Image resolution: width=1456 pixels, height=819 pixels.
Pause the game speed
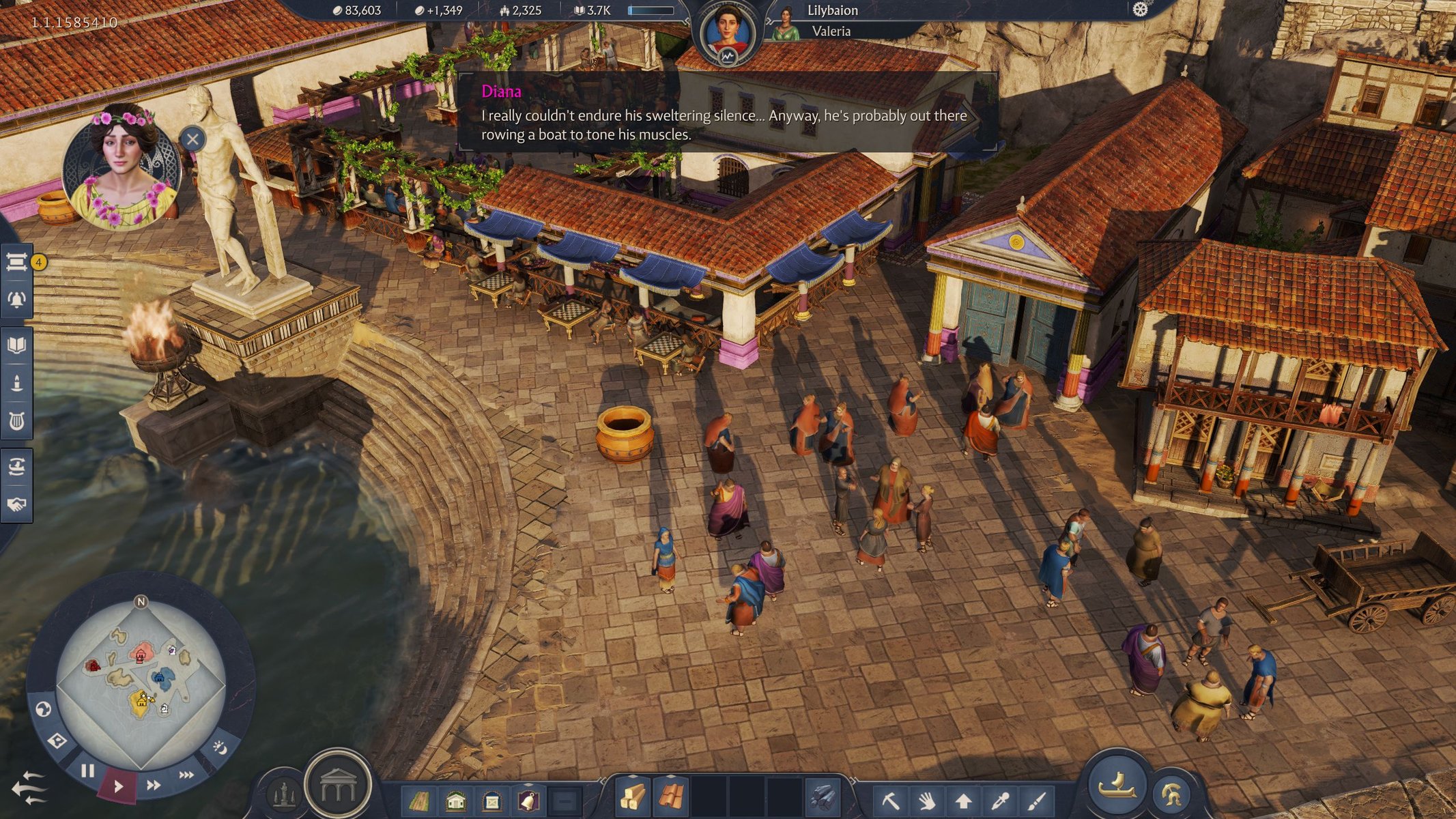click(x=87, y=771)
